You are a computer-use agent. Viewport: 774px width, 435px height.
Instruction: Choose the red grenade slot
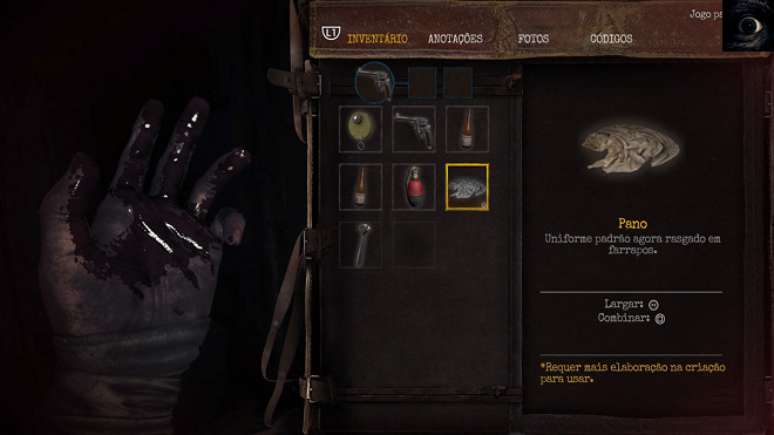click(413, 186)
